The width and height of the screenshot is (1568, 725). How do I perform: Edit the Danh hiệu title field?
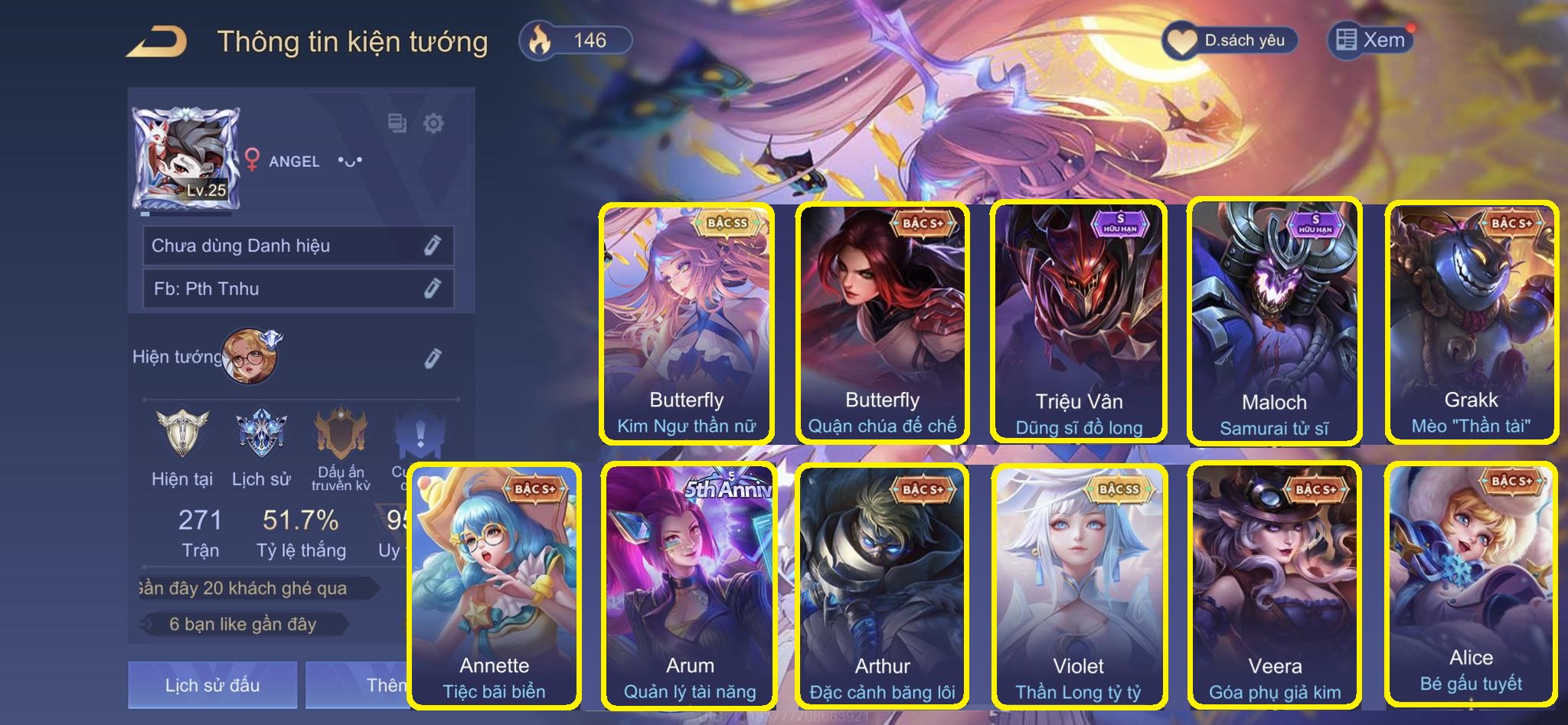[433, 246]
